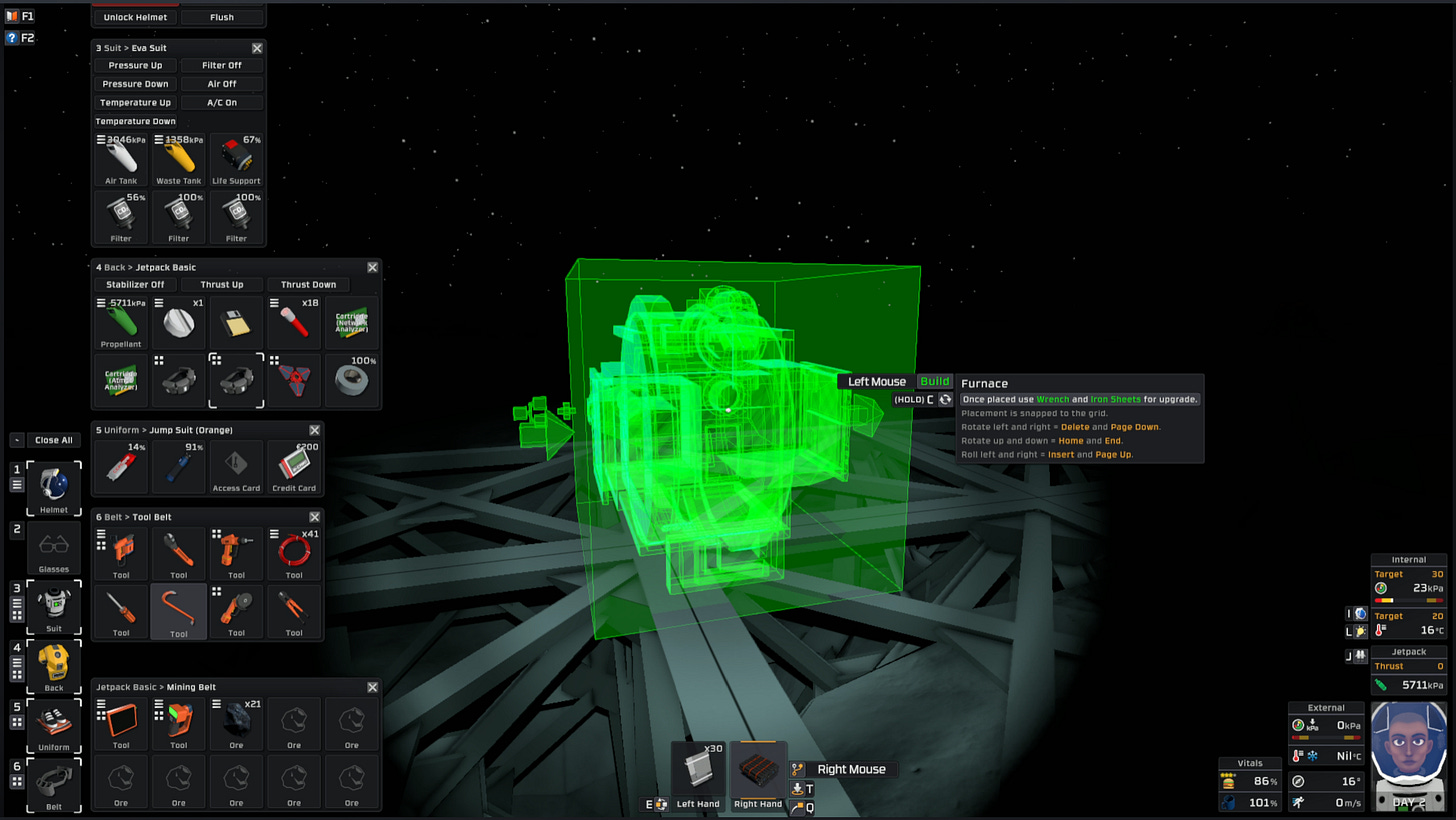This screenshot has height=820, width=1456.
Task: Expand the arrow next to Close All
Action: [x=15, y=440]
